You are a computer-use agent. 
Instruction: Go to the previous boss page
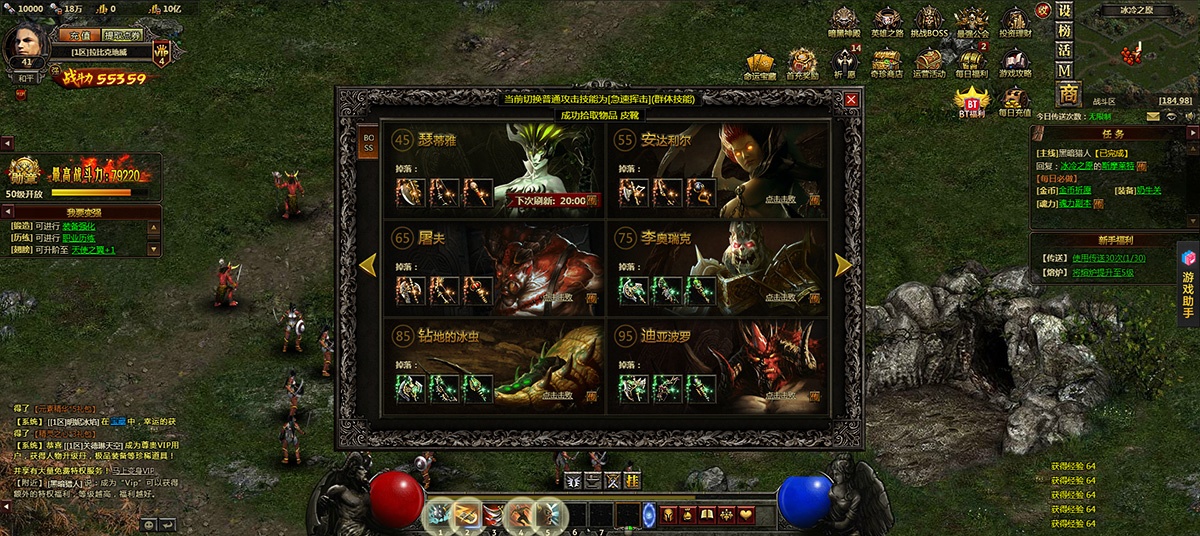367,264
